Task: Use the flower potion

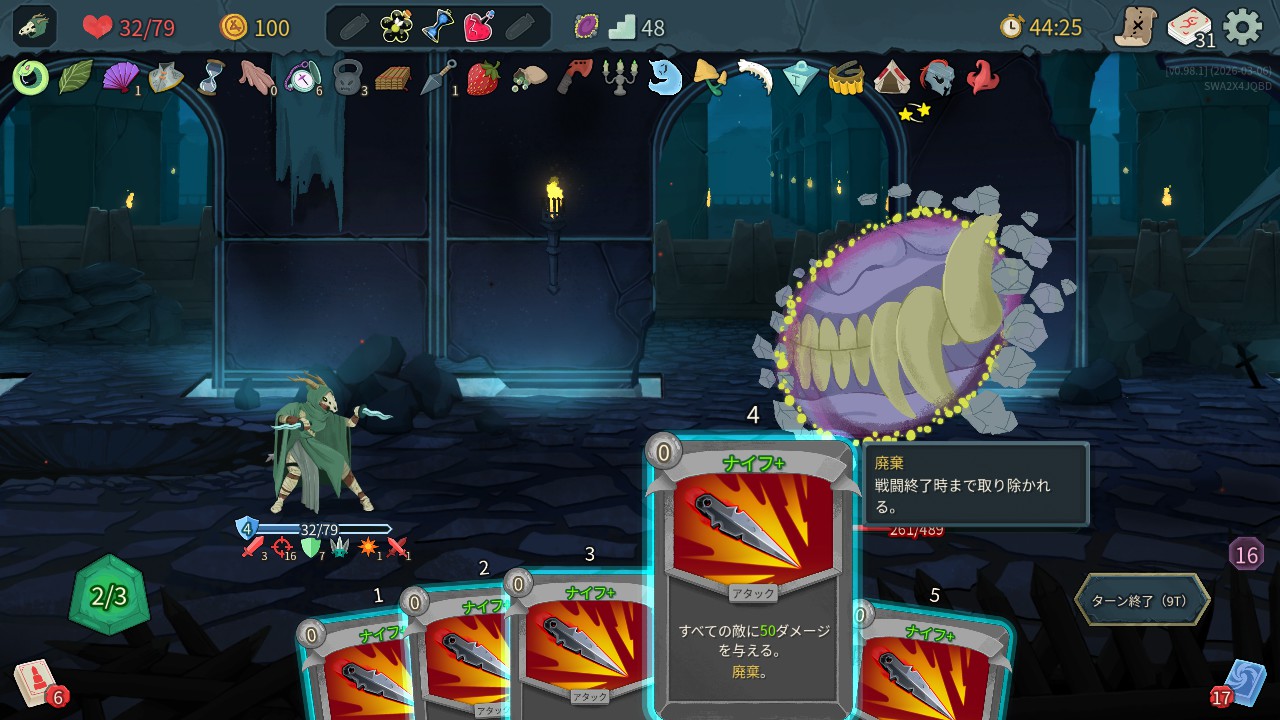Action: tap(396, 27)
